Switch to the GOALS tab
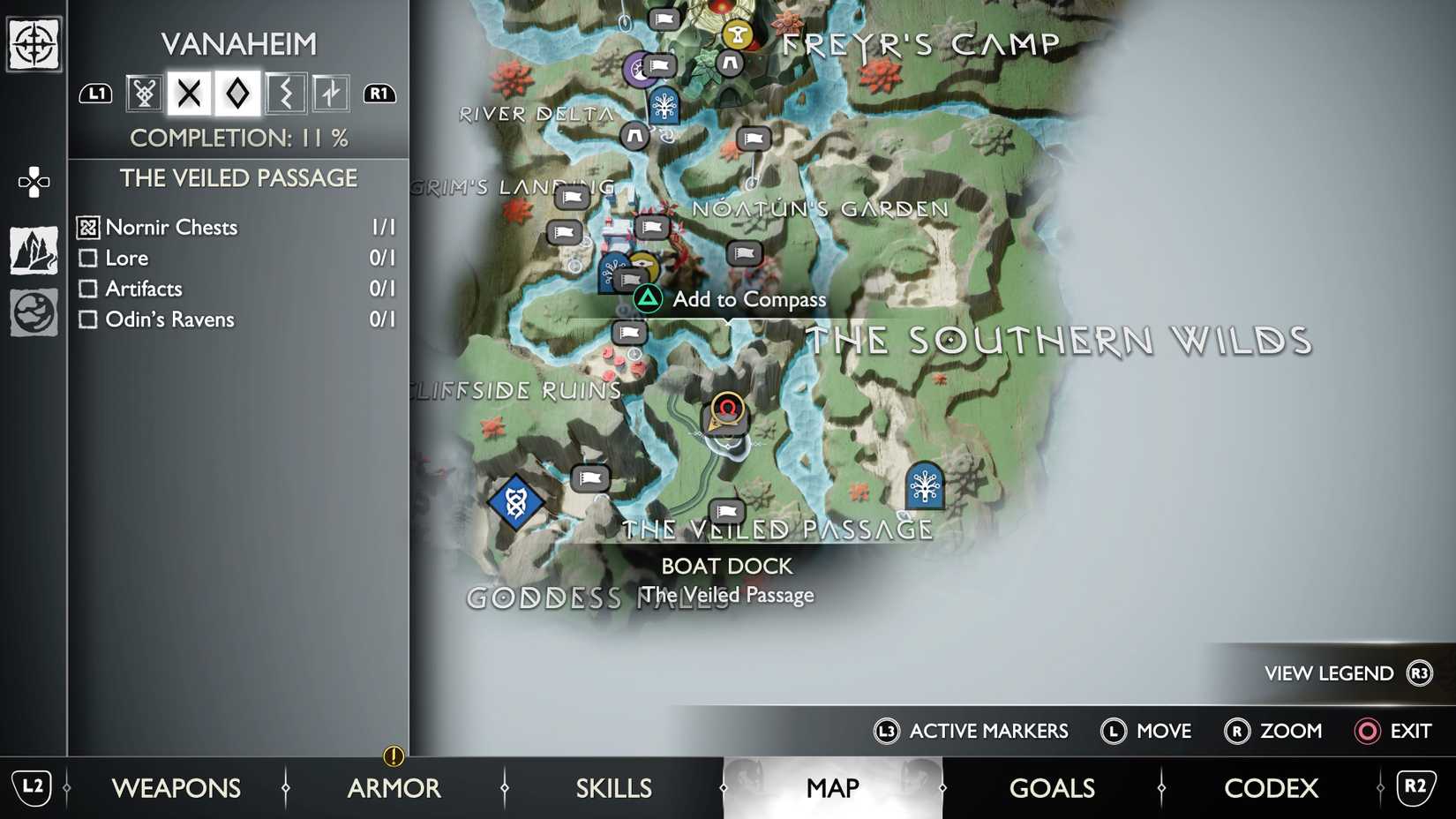This screenshot has width=1456, height=819. 1052,787
